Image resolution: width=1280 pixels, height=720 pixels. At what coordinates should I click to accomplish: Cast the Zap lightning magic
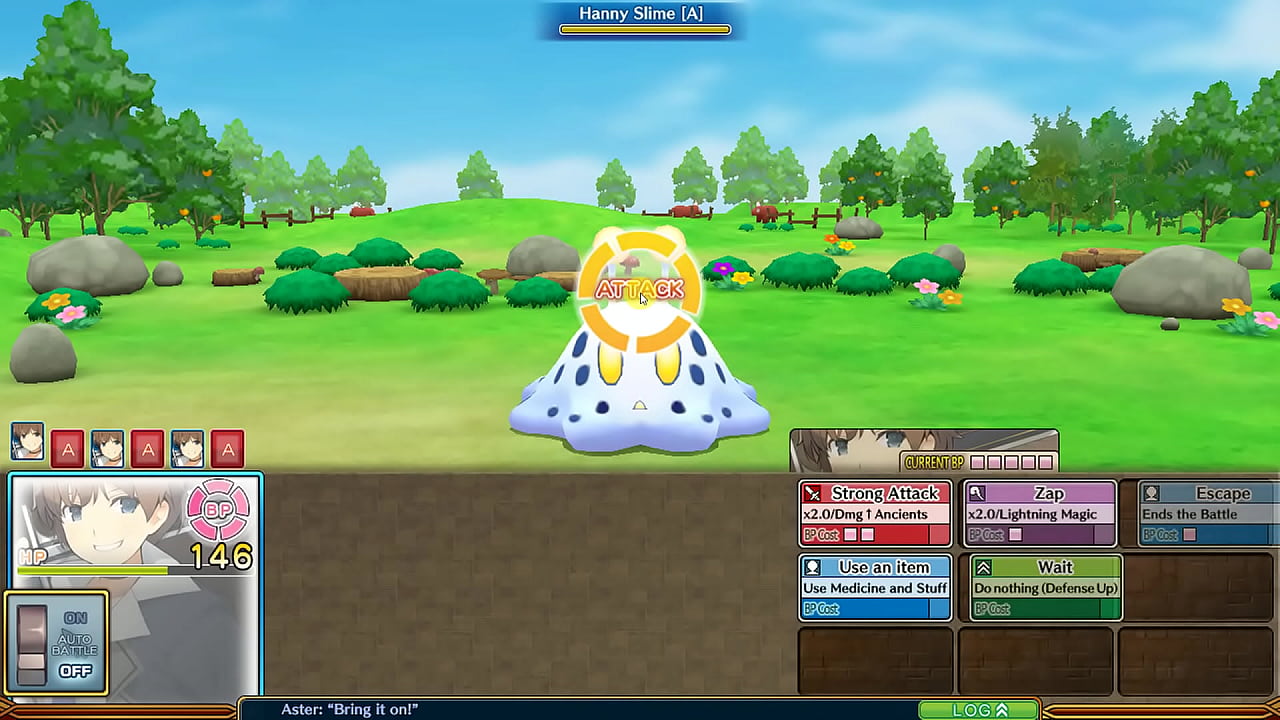(x=1039, y=514)
